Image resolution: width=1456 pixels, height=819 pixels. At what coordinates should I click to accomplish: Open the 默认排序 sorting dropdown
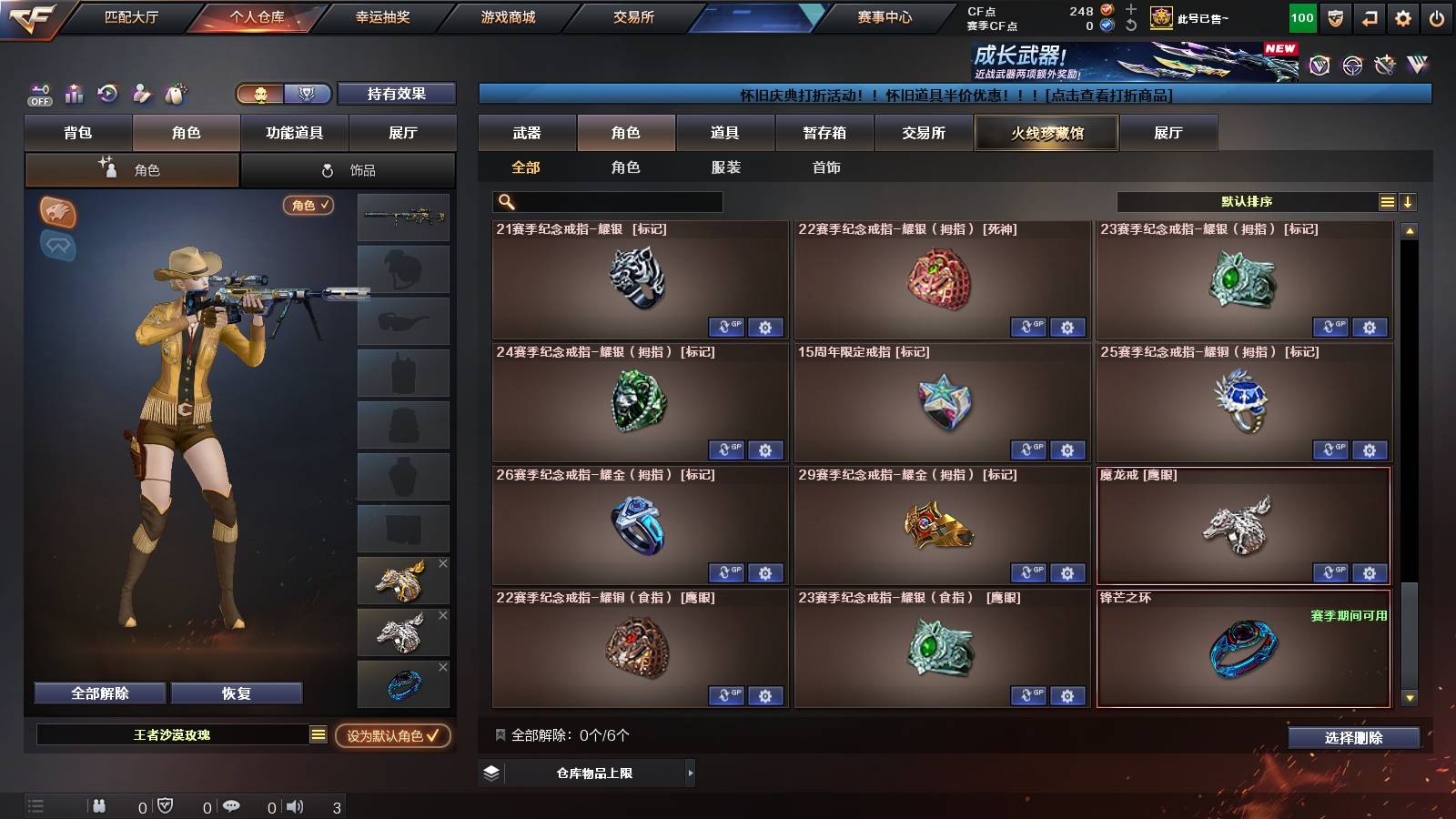click(1247, 201)
